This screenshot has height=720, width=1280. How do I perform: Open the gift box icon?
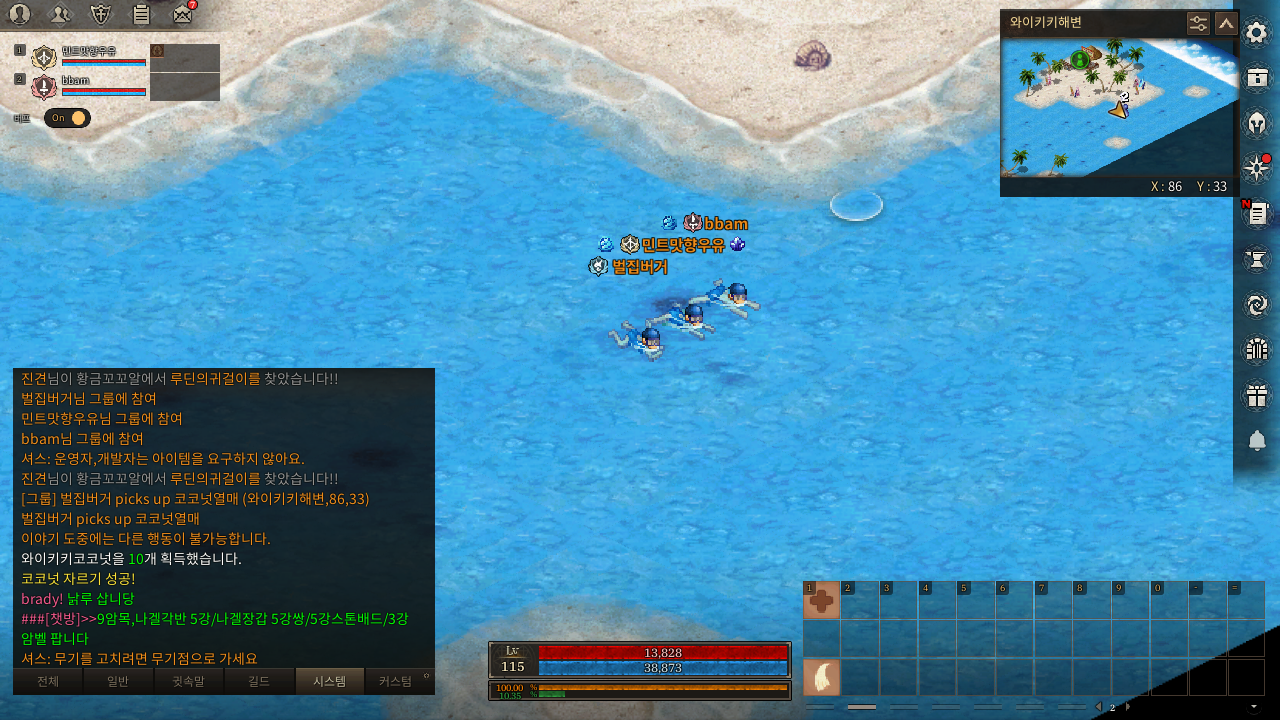pos(1256,395)
